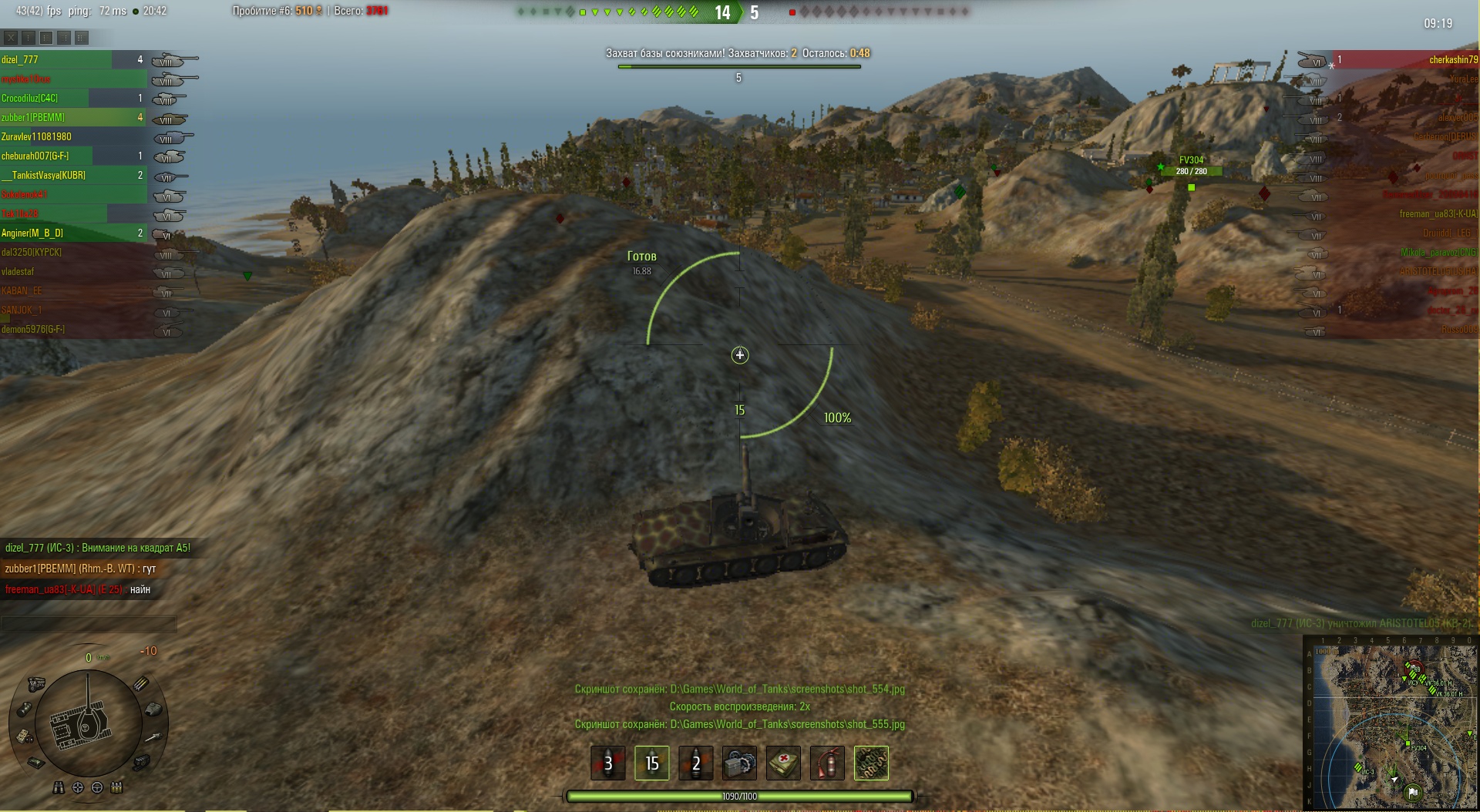Image resolution: width=1480 pixels, height=812 pixels.
Task: Select player dizel_777 in the team list
Action: (x=54, y=59)
